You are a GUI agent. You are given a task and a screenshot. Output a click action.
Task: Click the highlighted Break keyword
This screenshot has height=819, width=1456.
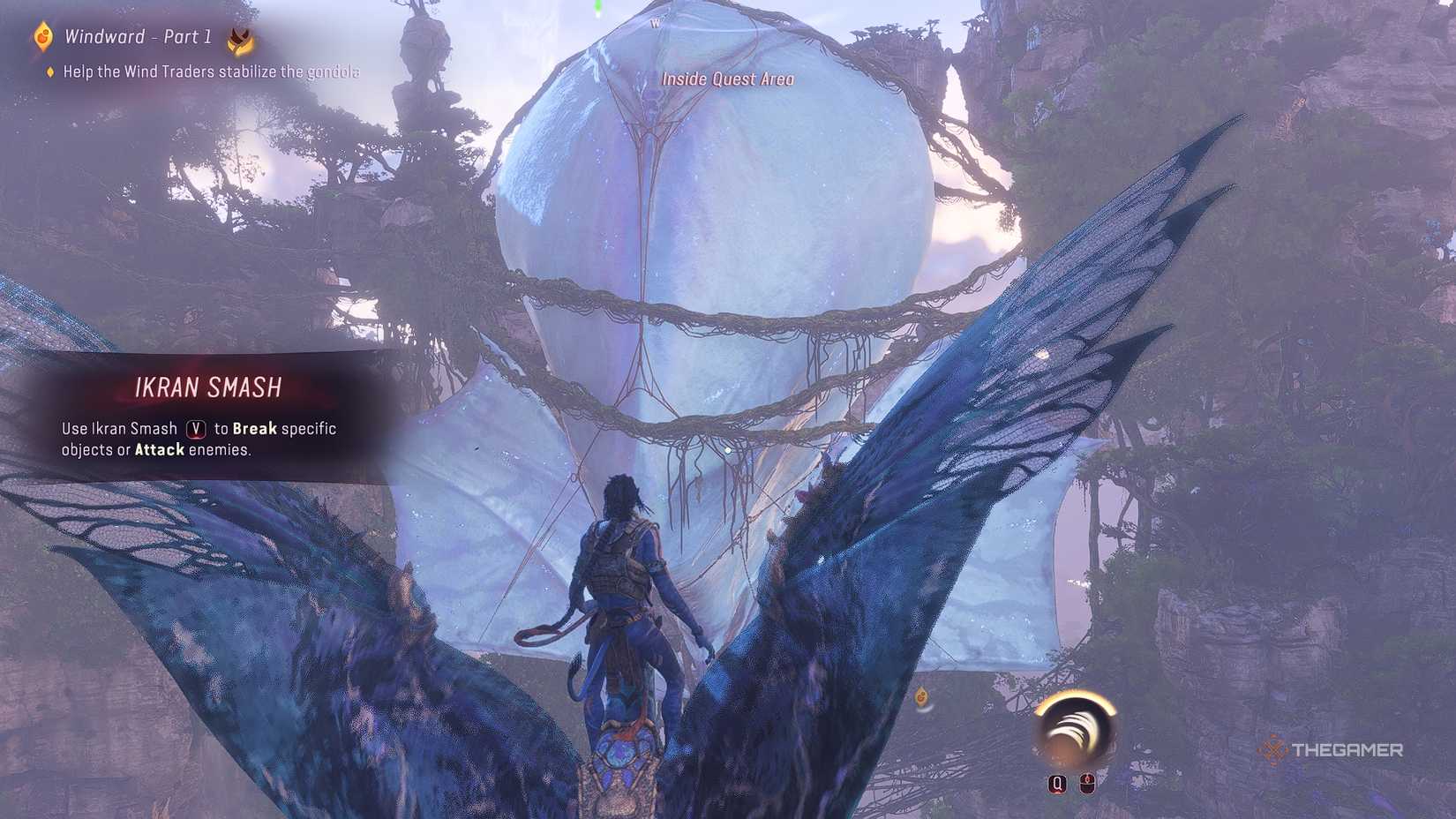tap(254, 428)
